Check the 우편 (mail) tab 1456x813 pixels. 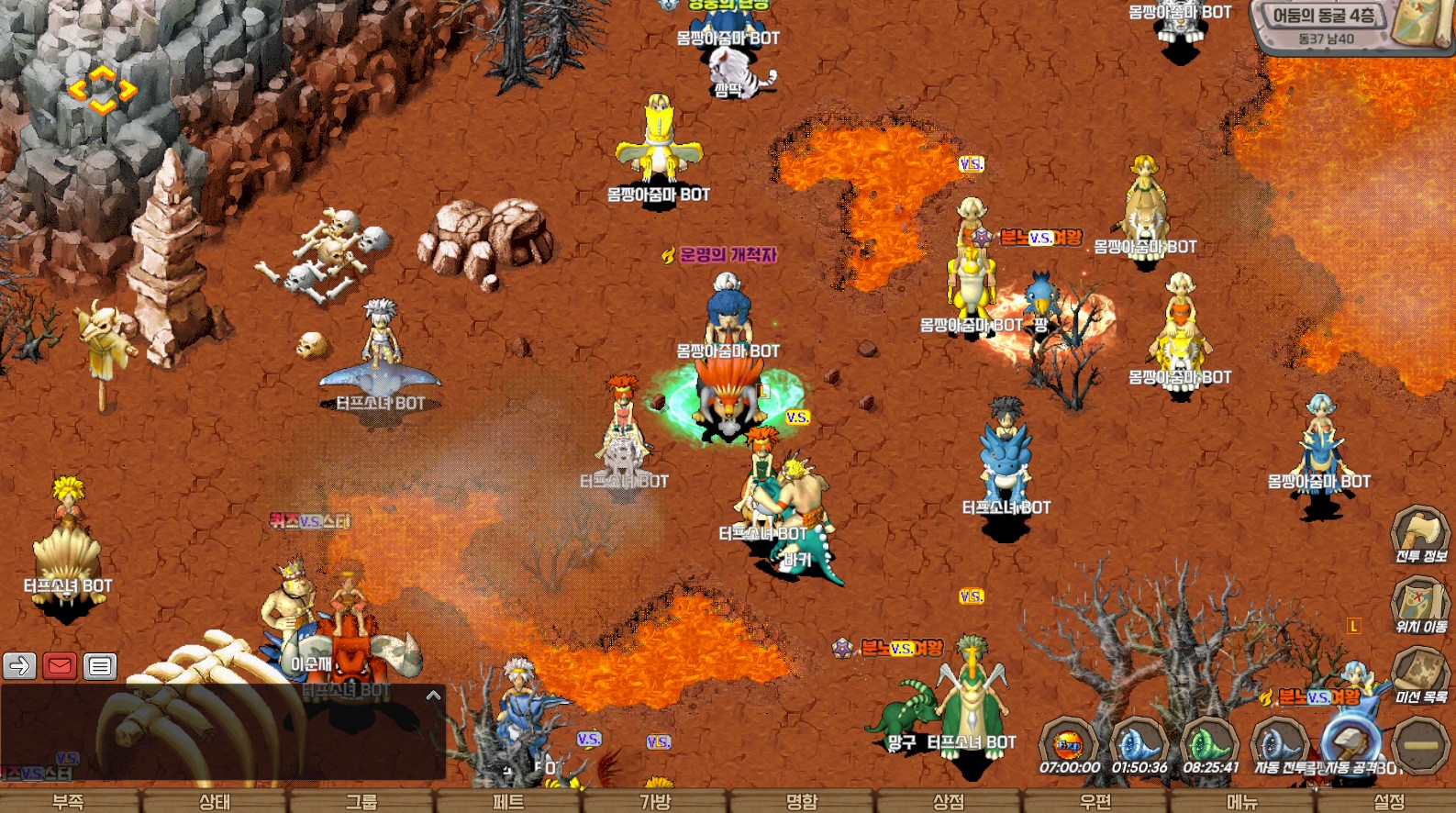pyautogui.click(x=1095, y=801)
